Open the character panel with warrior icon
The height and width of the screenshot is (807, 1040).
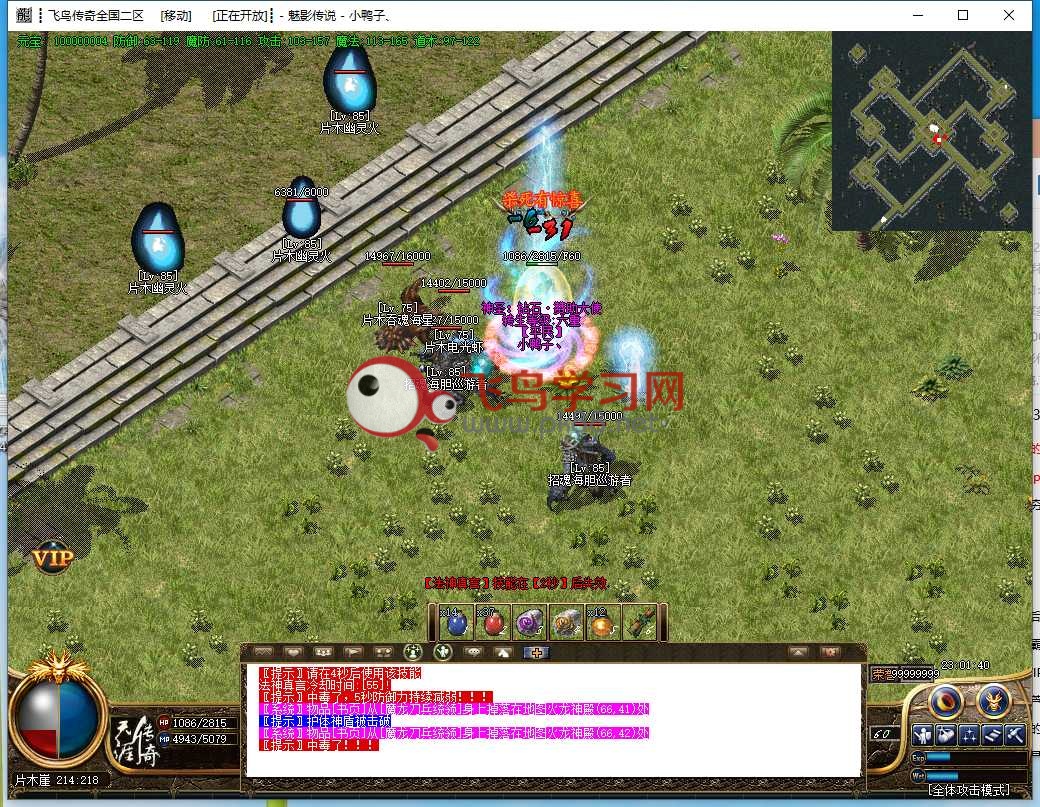(x=921, y=735)
